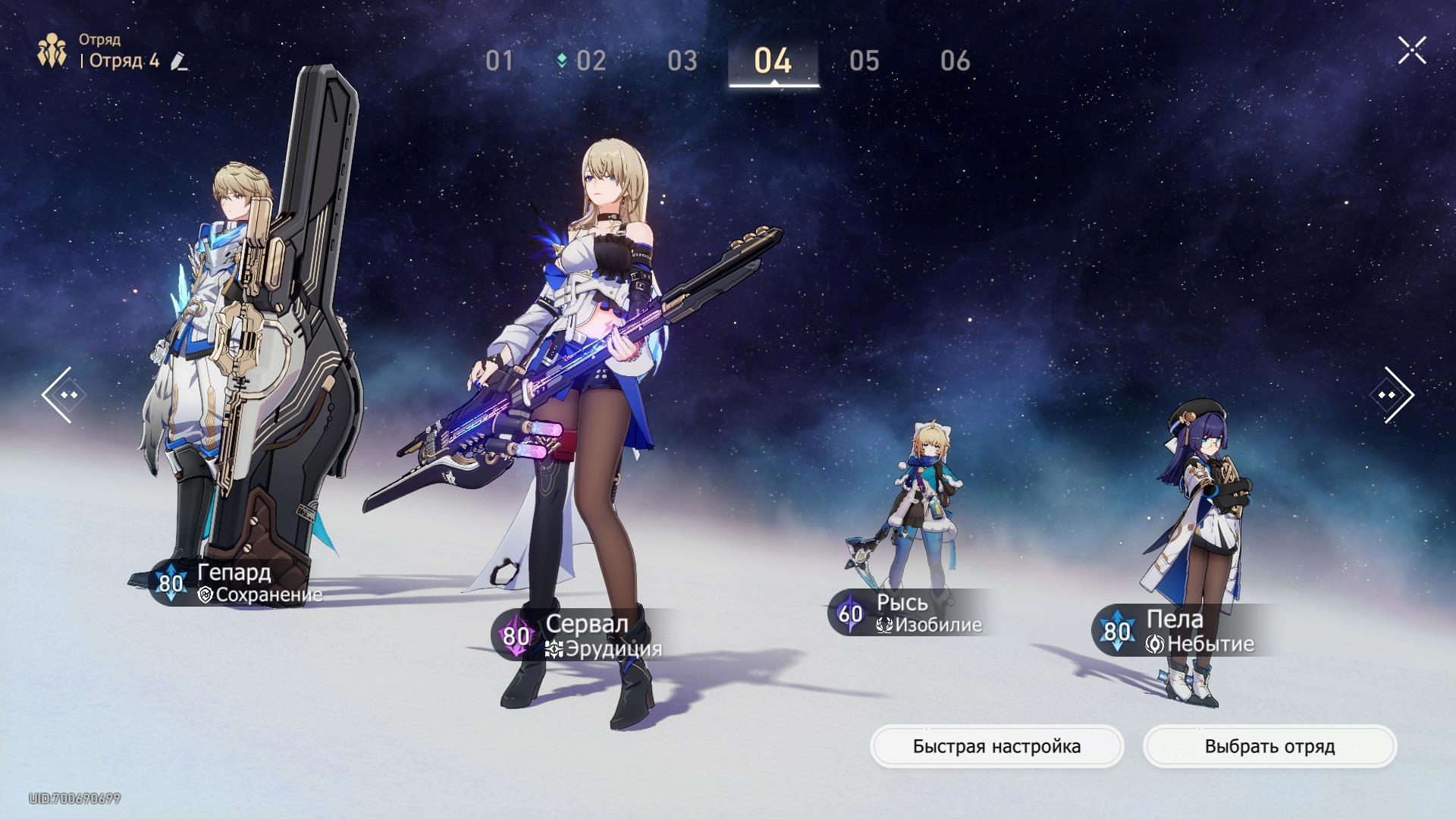The width and height of the screenshot is (1456, 819).
Task: Switch to team tab 01
Action: (x=499, y=61)
